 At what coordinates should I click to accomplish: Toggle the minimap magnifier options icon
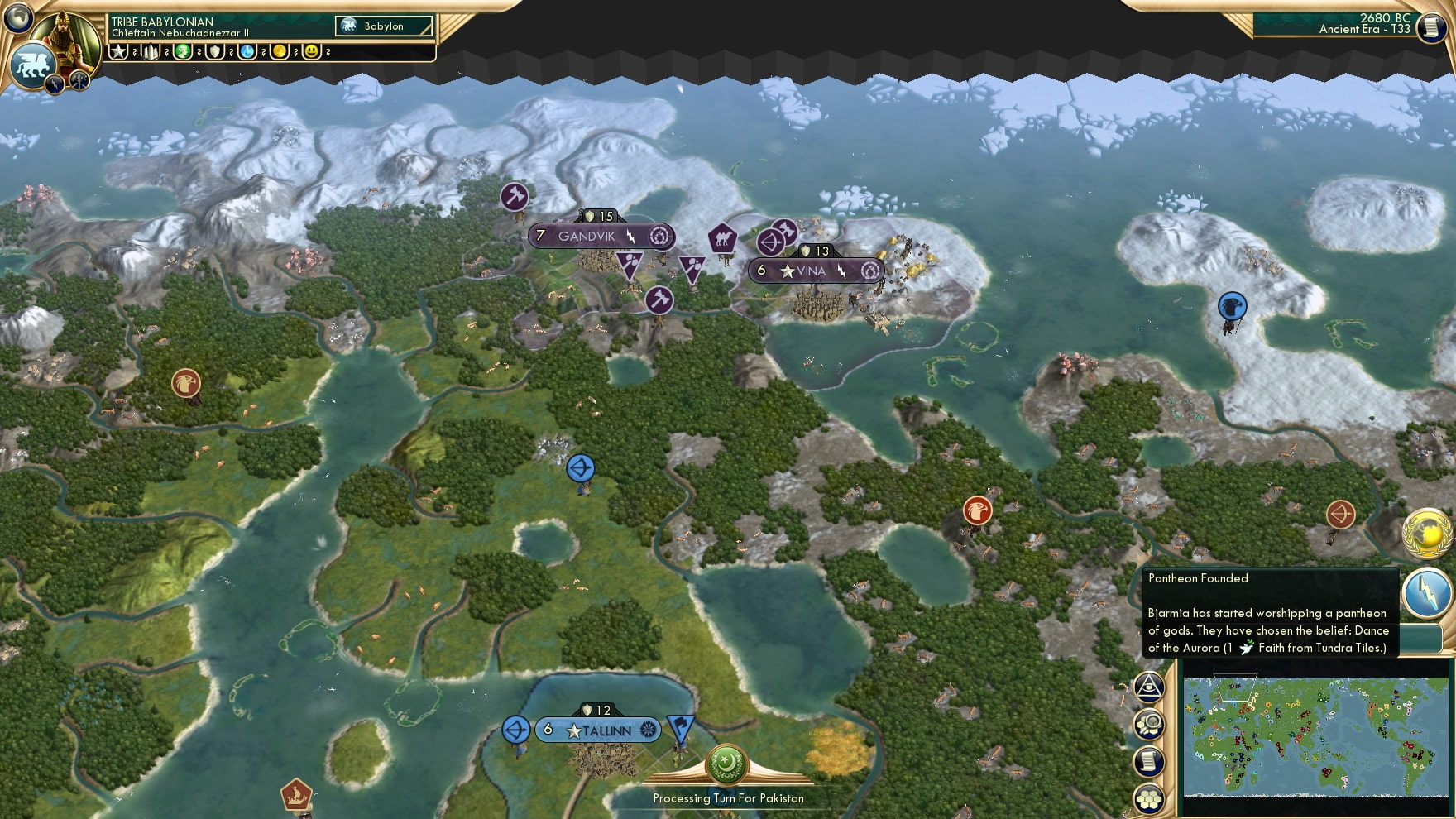tap(1149, 724)
